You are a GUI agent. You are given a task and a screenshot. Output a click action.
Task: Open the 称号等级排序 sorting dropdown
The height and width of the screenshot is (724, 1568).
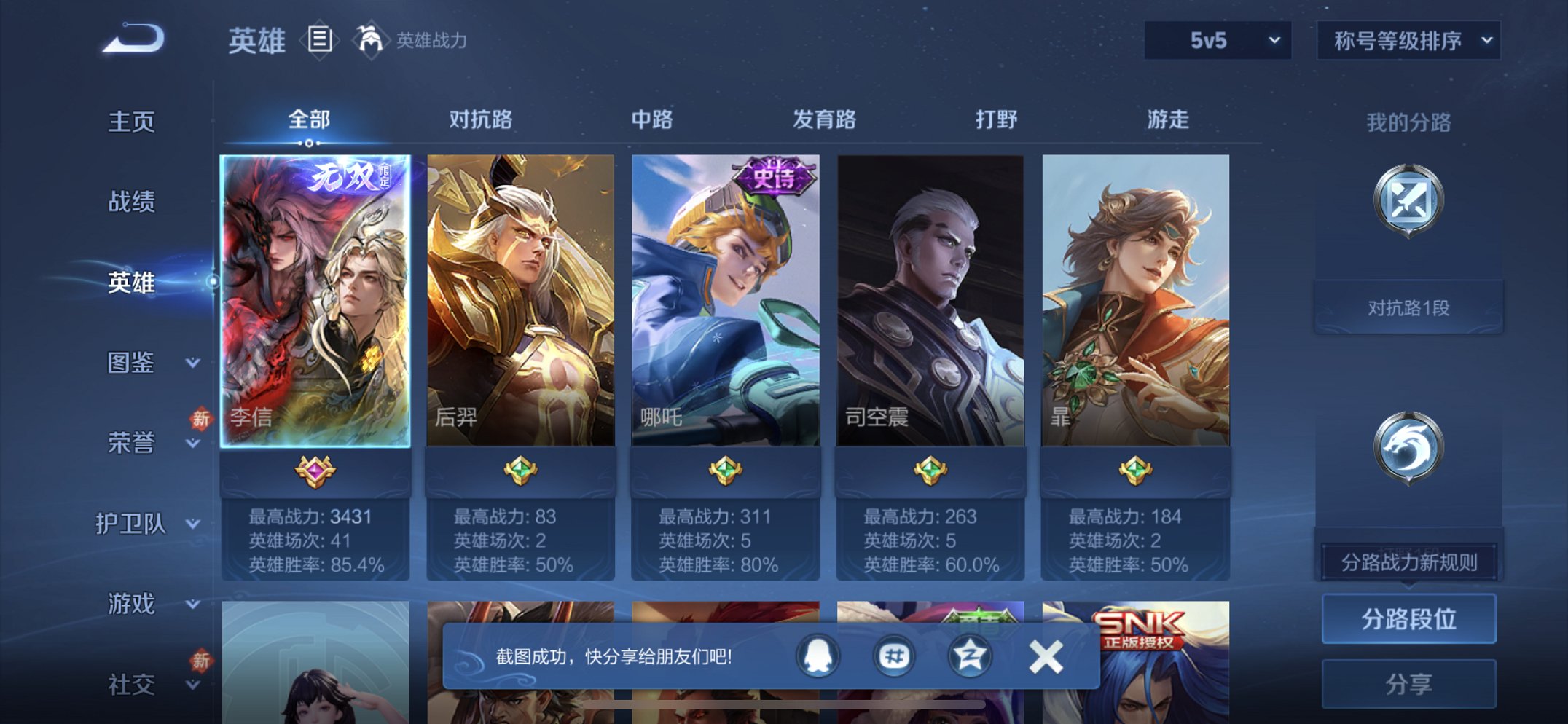pos(1408,42)
